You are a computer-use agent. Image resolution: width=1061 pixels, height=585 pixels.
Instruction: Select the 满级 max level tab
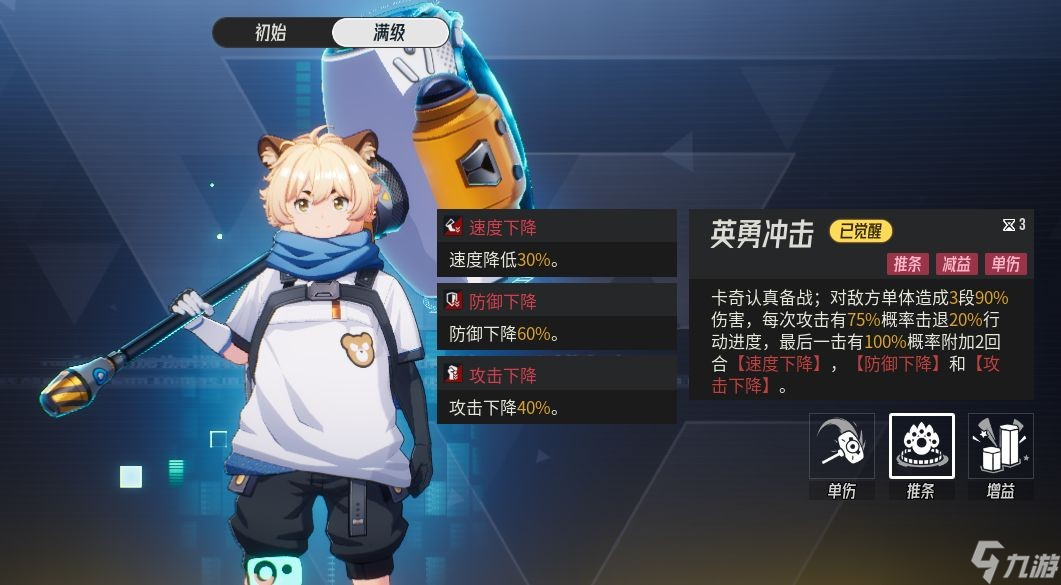pos(389,32)
